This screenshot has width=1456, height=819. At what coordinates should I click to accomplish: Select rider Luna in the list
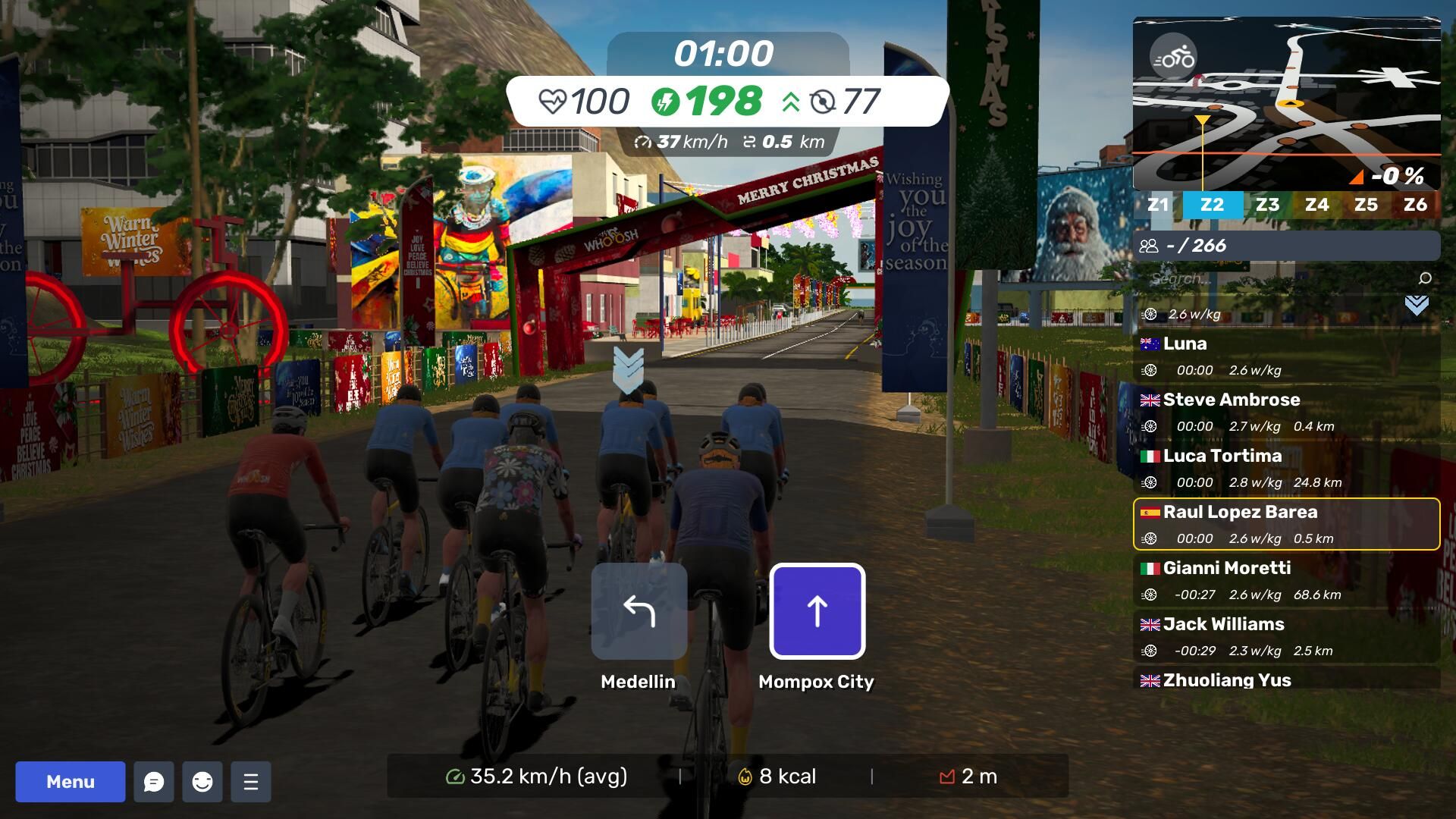[x=1286, y=356]
